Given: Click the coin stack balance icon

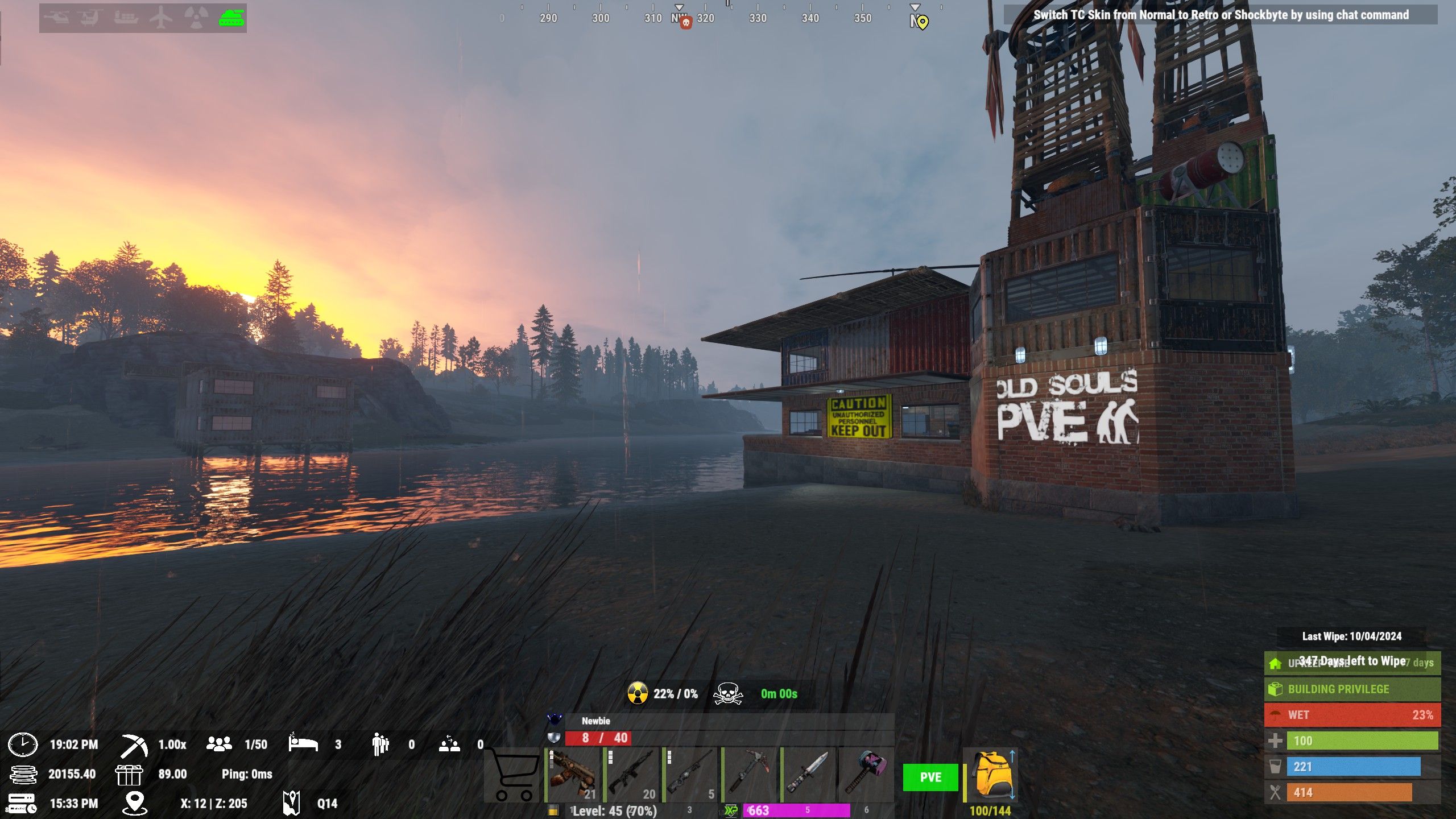Looking at the screenshot, I should (23, 774).
